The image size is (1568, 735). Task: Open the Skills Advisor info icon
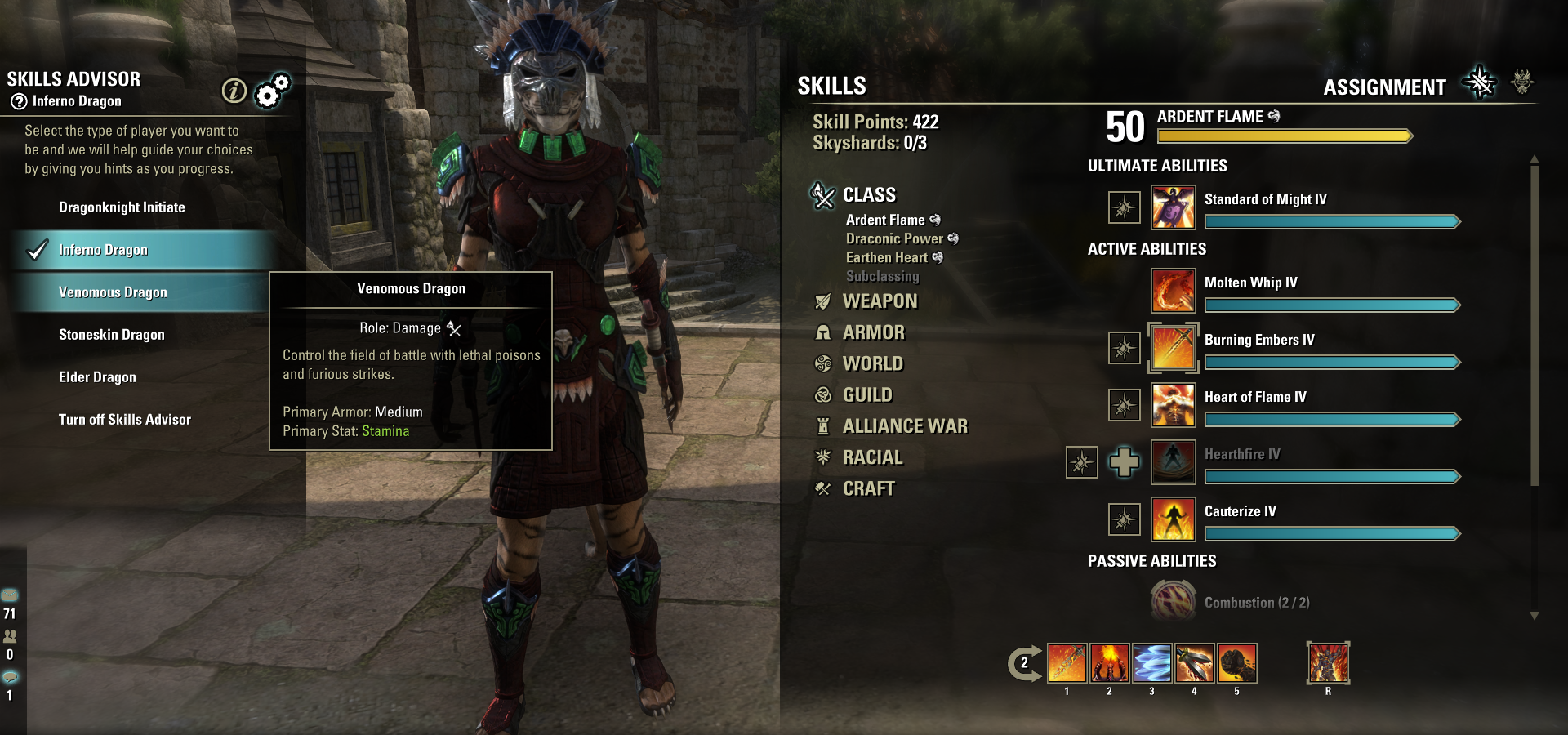[x=234, y=91]
